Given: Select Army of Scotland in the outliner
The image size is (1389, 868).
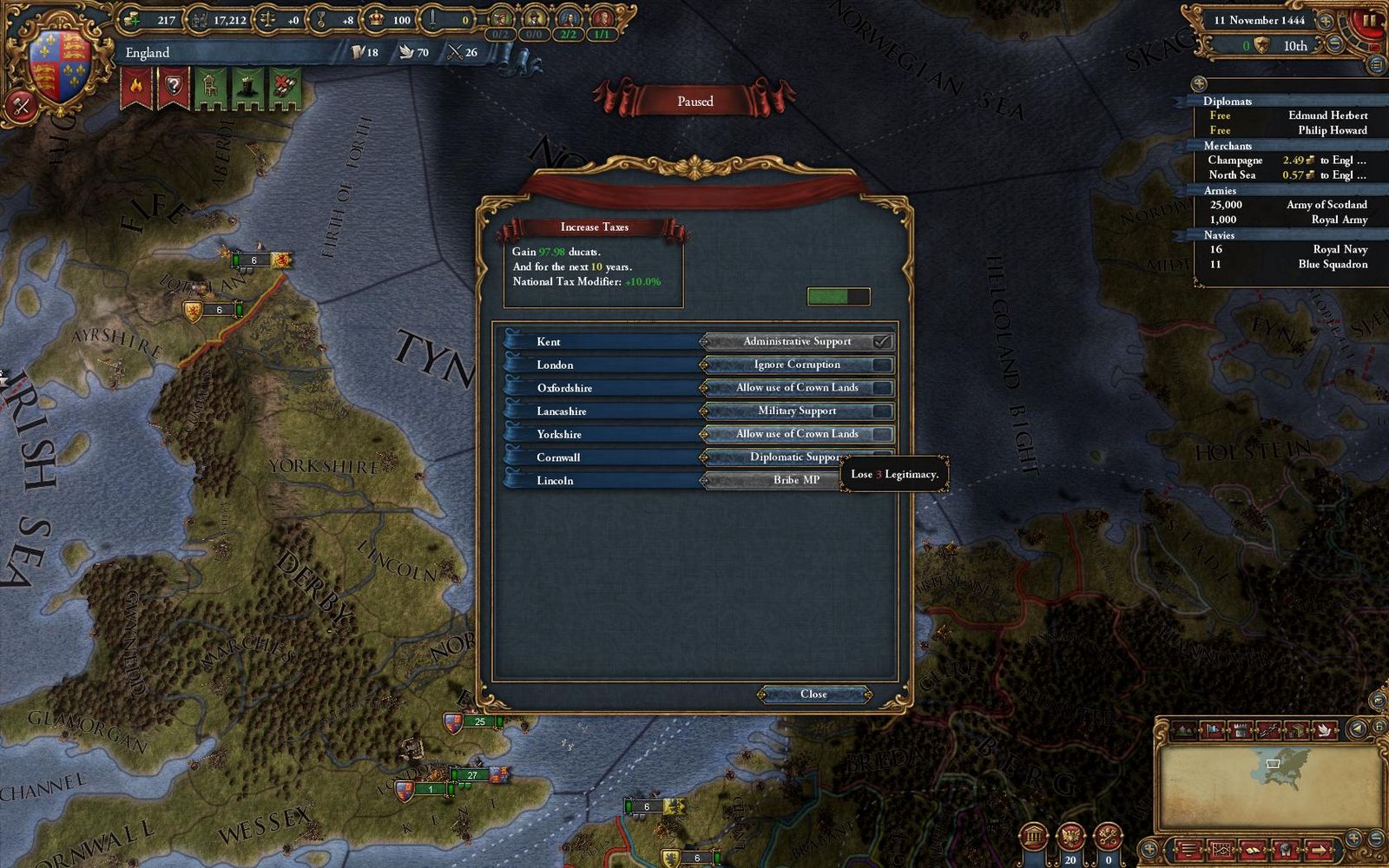Looking at the screenshot, I should coord(1326,205).
